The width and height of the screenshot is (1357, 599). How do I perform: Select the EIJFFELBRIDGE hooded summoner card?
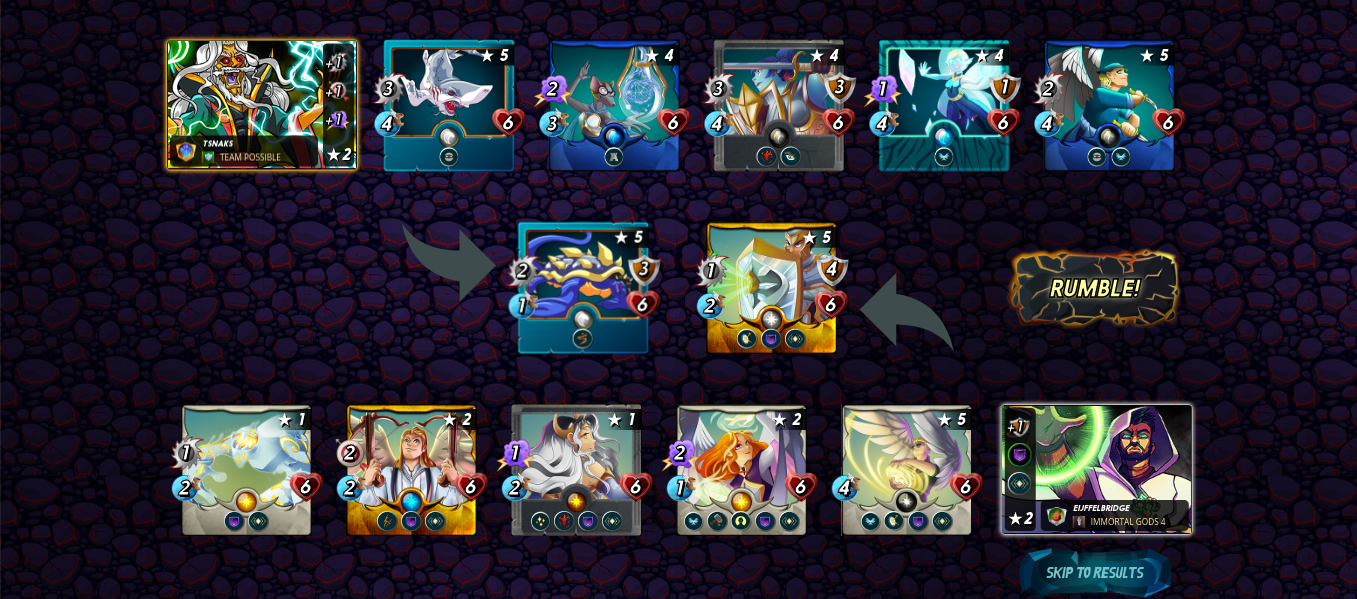[1097, 469]
